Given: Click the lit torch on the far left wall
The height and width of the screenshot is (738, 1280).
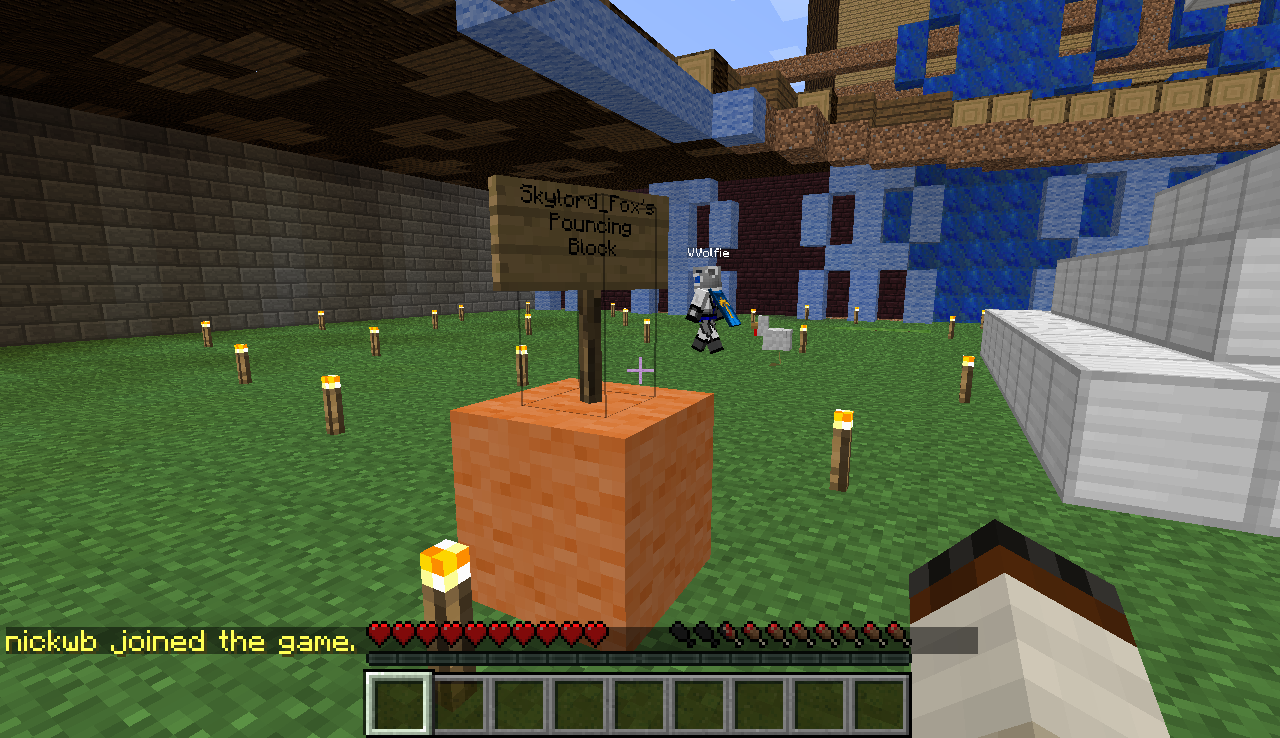Looking at the screenshot, I should (x=206, y=330).
